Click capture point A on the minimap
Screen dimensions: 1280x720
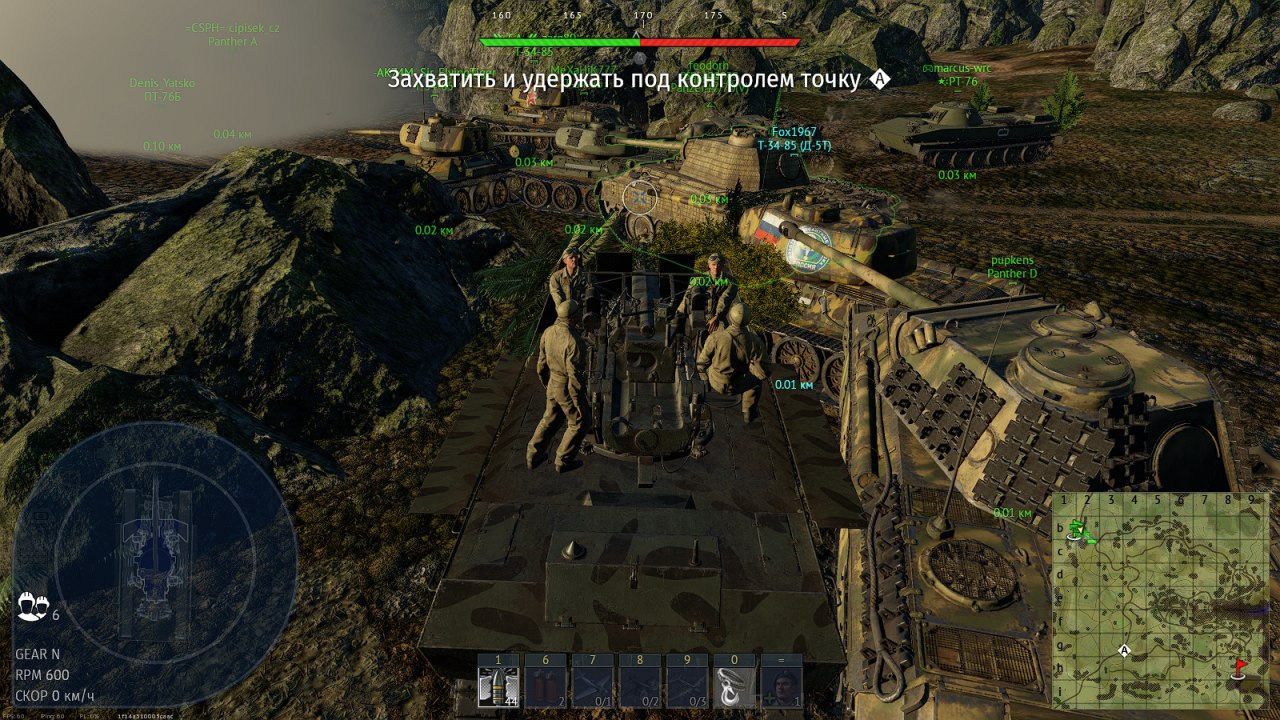point(1124,651)
